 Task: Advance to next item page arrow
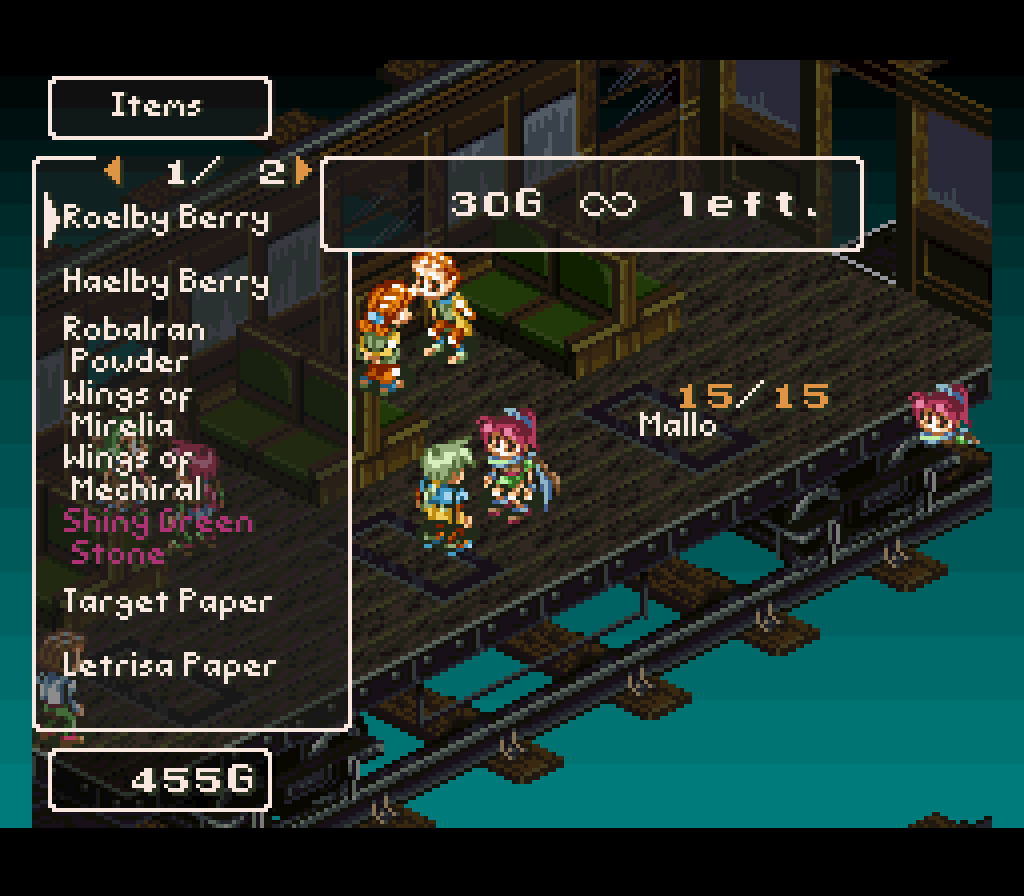pos(302,172)
